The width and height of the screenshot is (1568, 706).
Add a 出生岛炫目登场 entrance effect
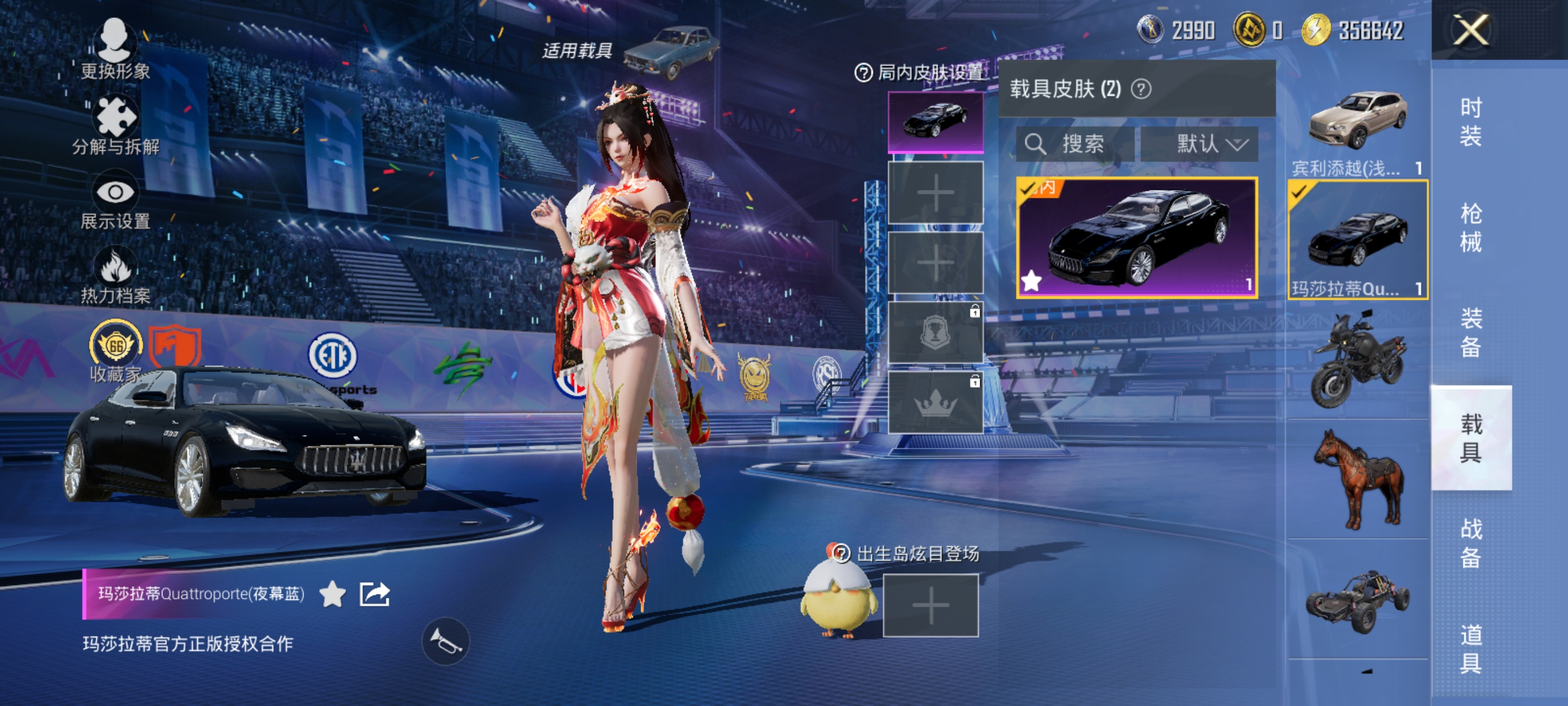tap(931, 606)
